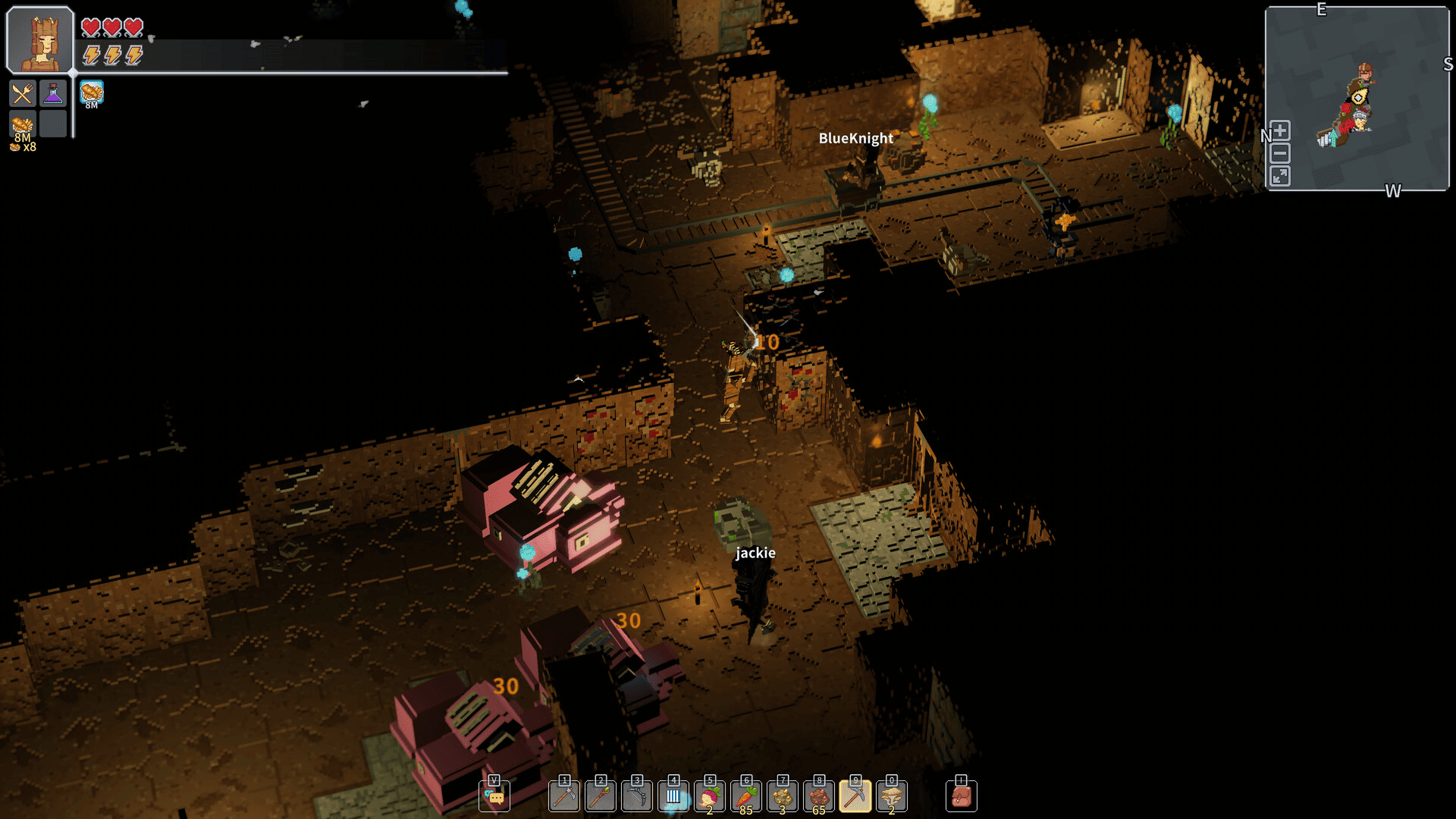This screenshot has width=1456, height=819.
Task: Select the mushrooms in hotbar slot 0
Action: 891,795
